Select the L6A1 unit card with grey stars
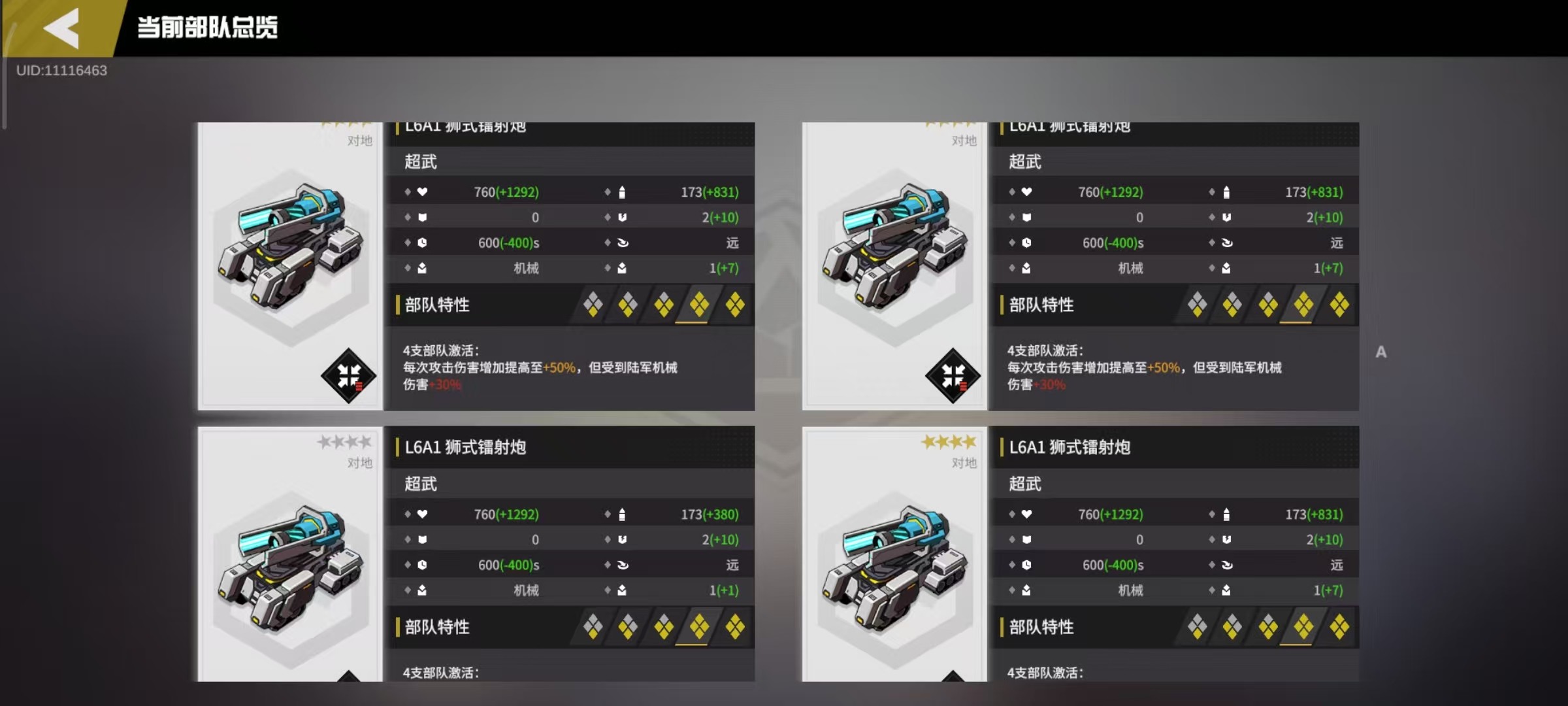 click(x=291, y=556)
